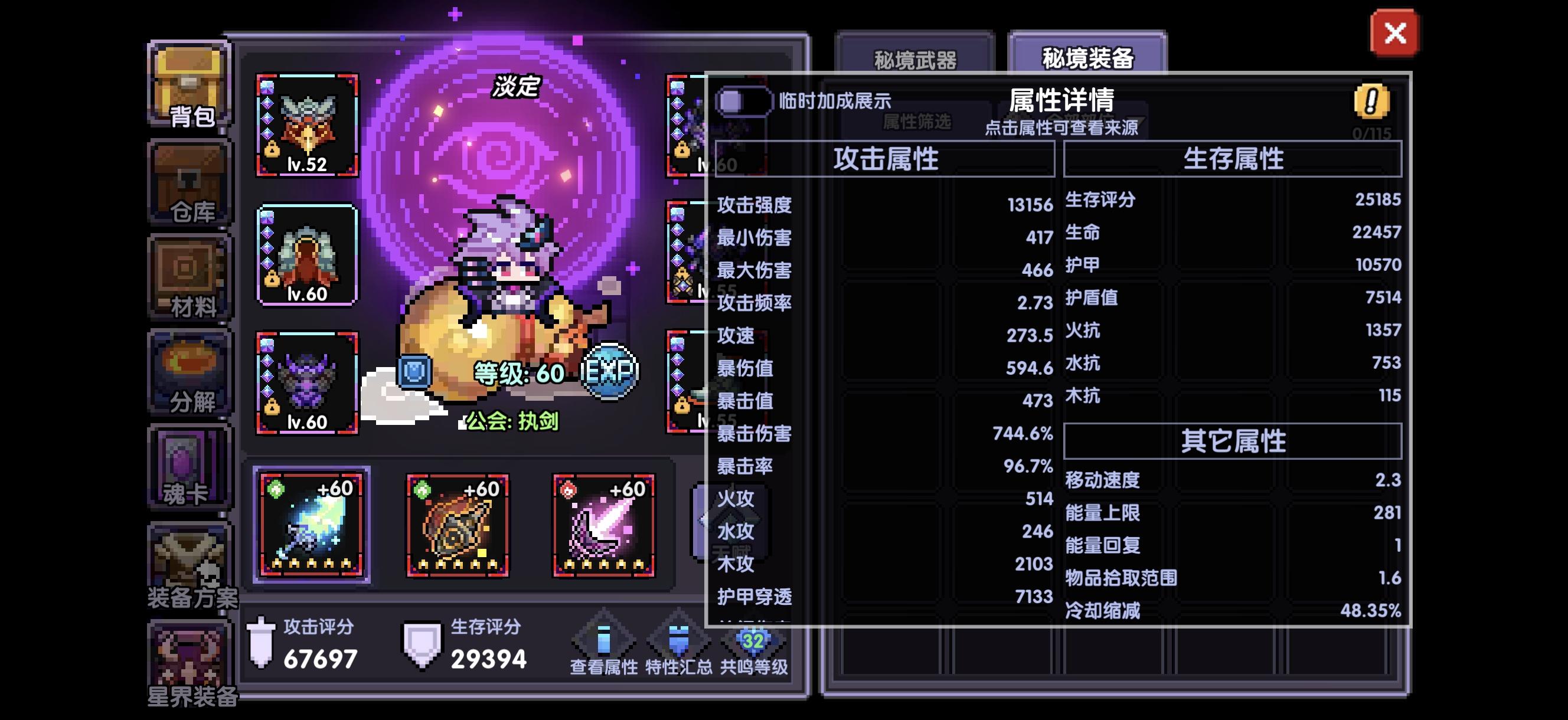1568x720 pixels.
Task: Open the 背包 (backpack) panel
Action: [189, 89]
